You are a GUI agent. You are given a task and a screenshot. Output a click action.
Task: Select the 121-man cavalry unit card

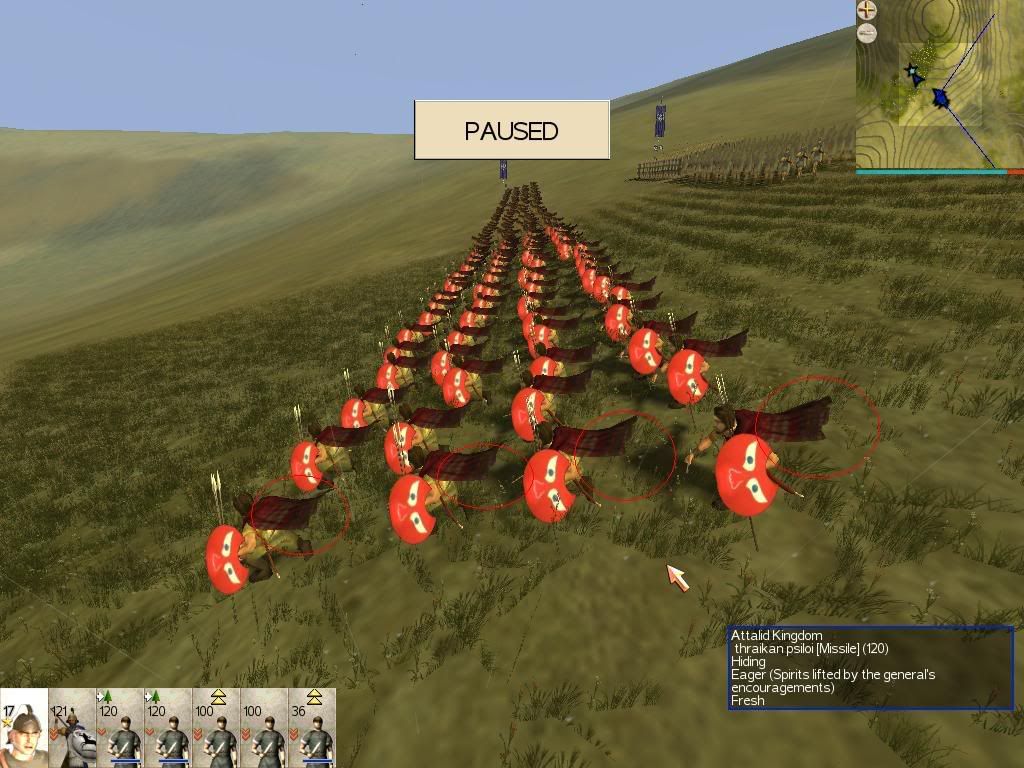point(72,728)
